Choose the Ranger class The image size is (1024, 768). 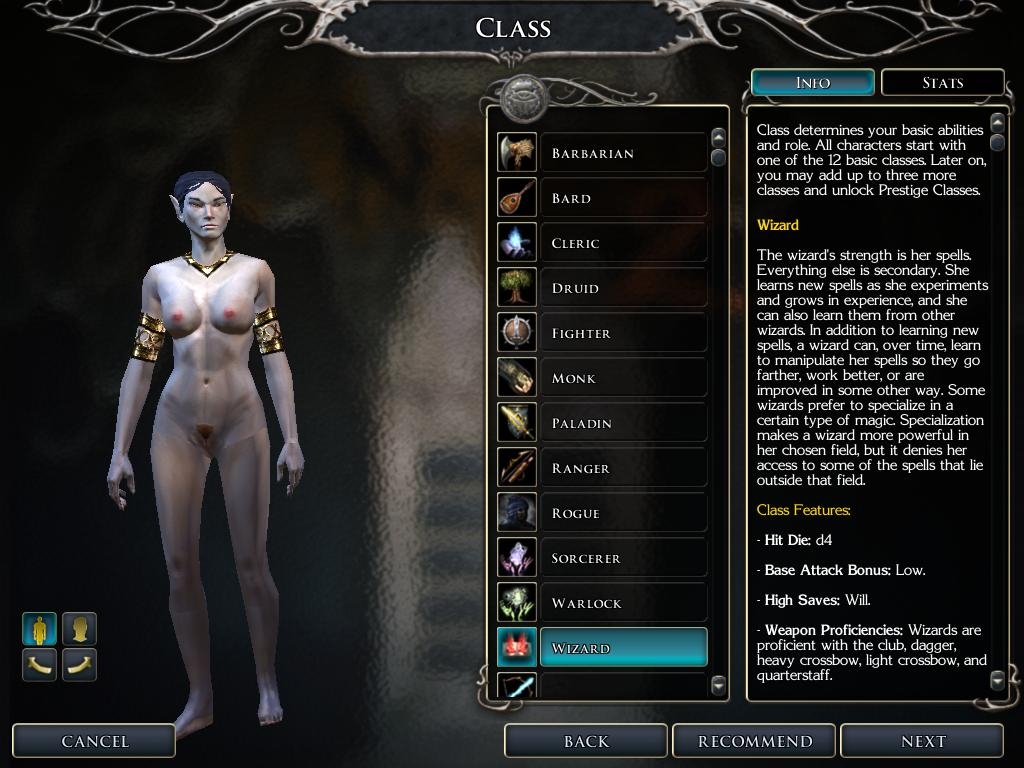click(x=622, y=468)
